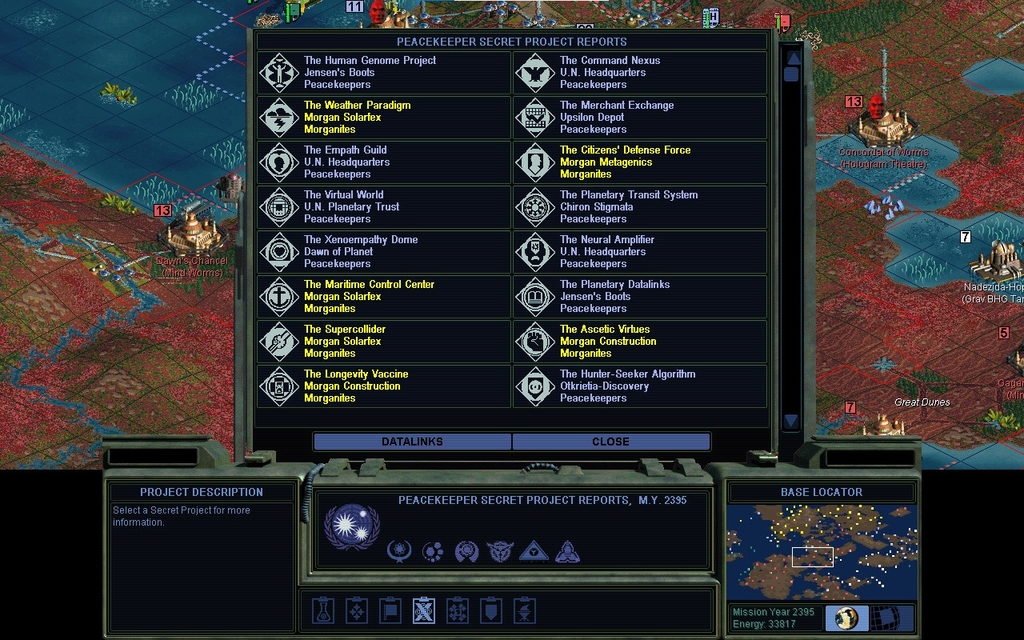Screen dimensions: 1024x640
Task: Select The Neural Amplifier entry
Action: point(640,252)
